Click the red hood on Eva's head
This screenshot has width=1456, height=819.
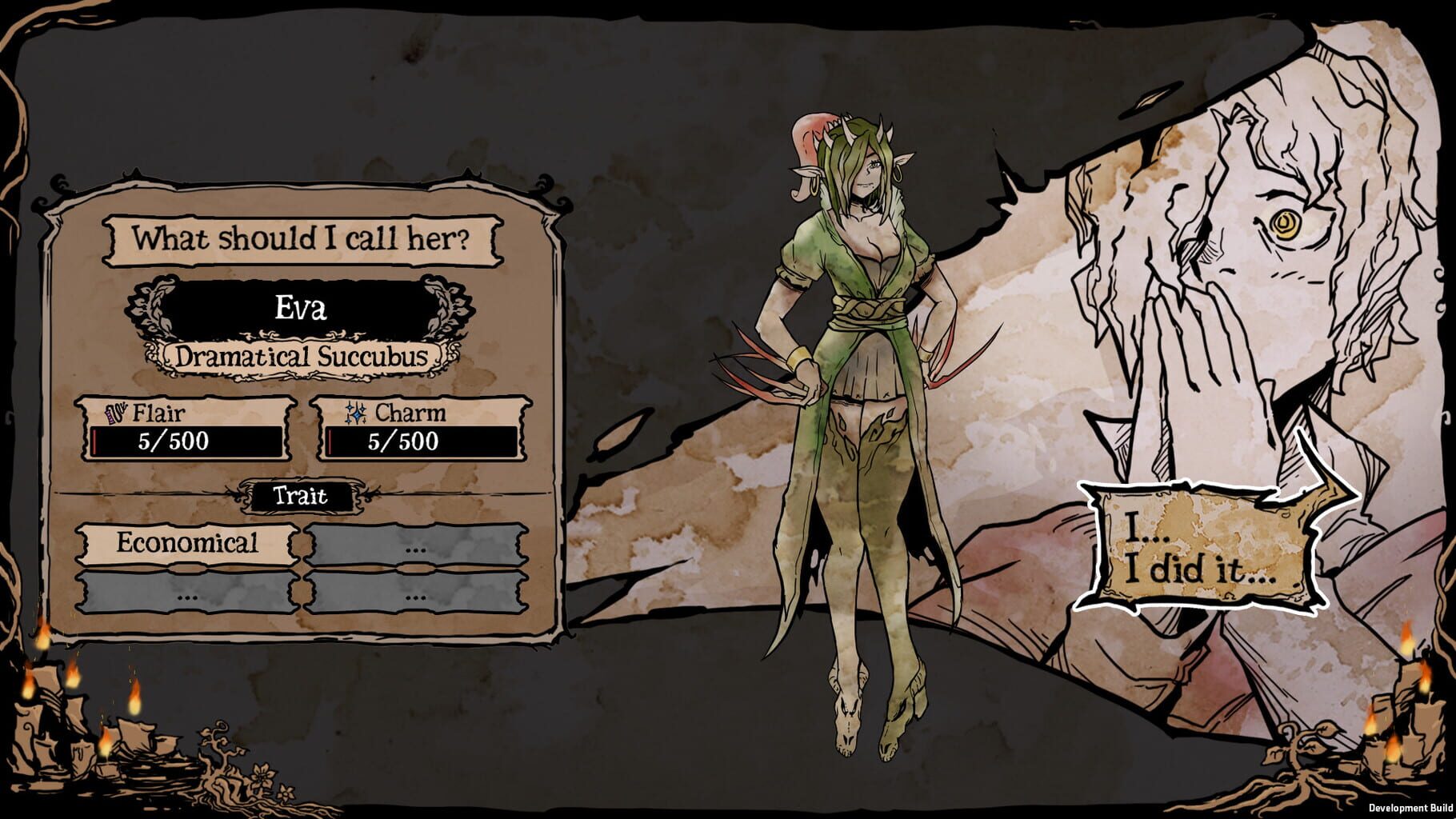[x=808, y=132]
